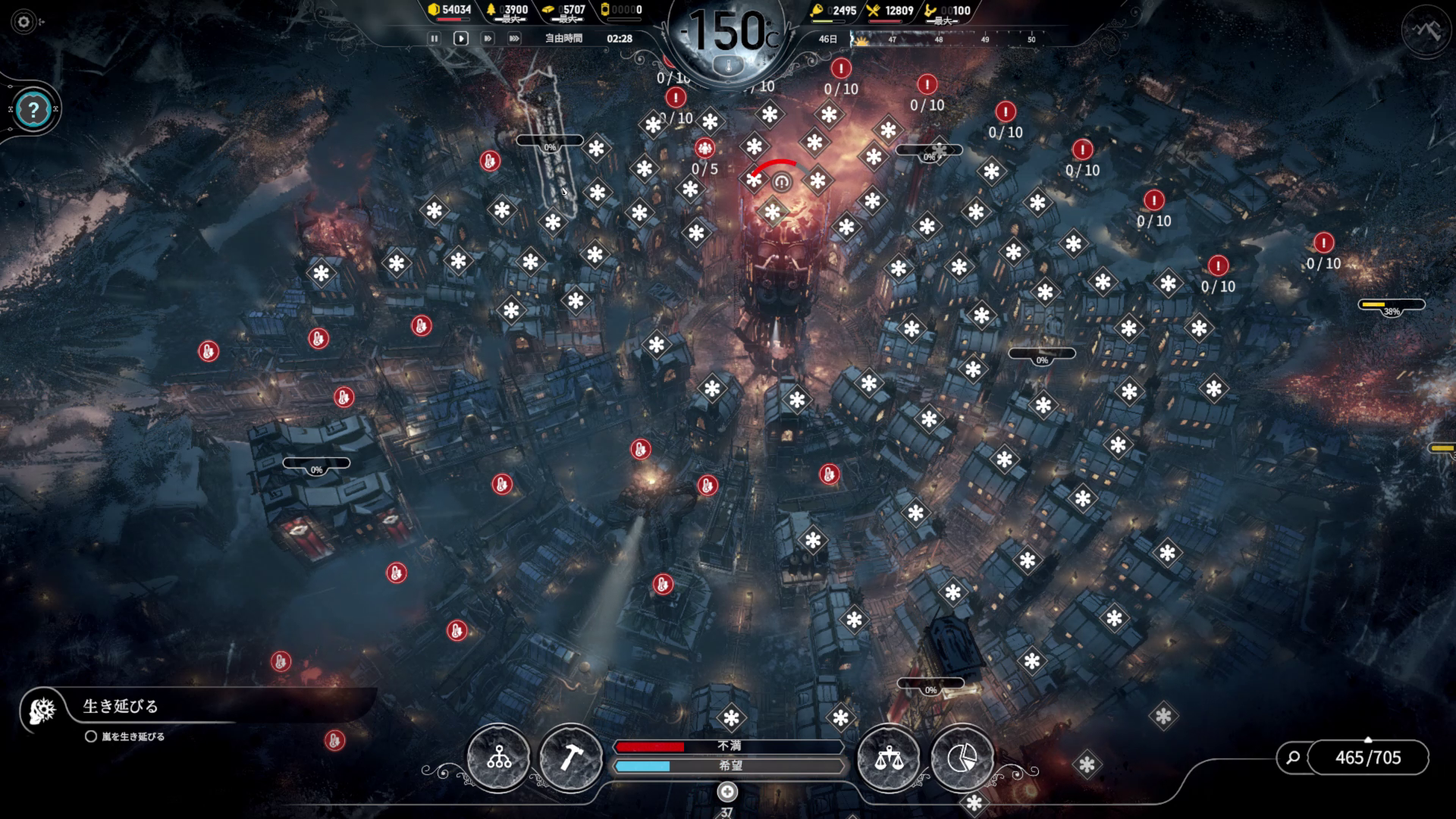This screenshot has width=1456, height=819.
Task: Open the settings gear menu
Action: 24,22
